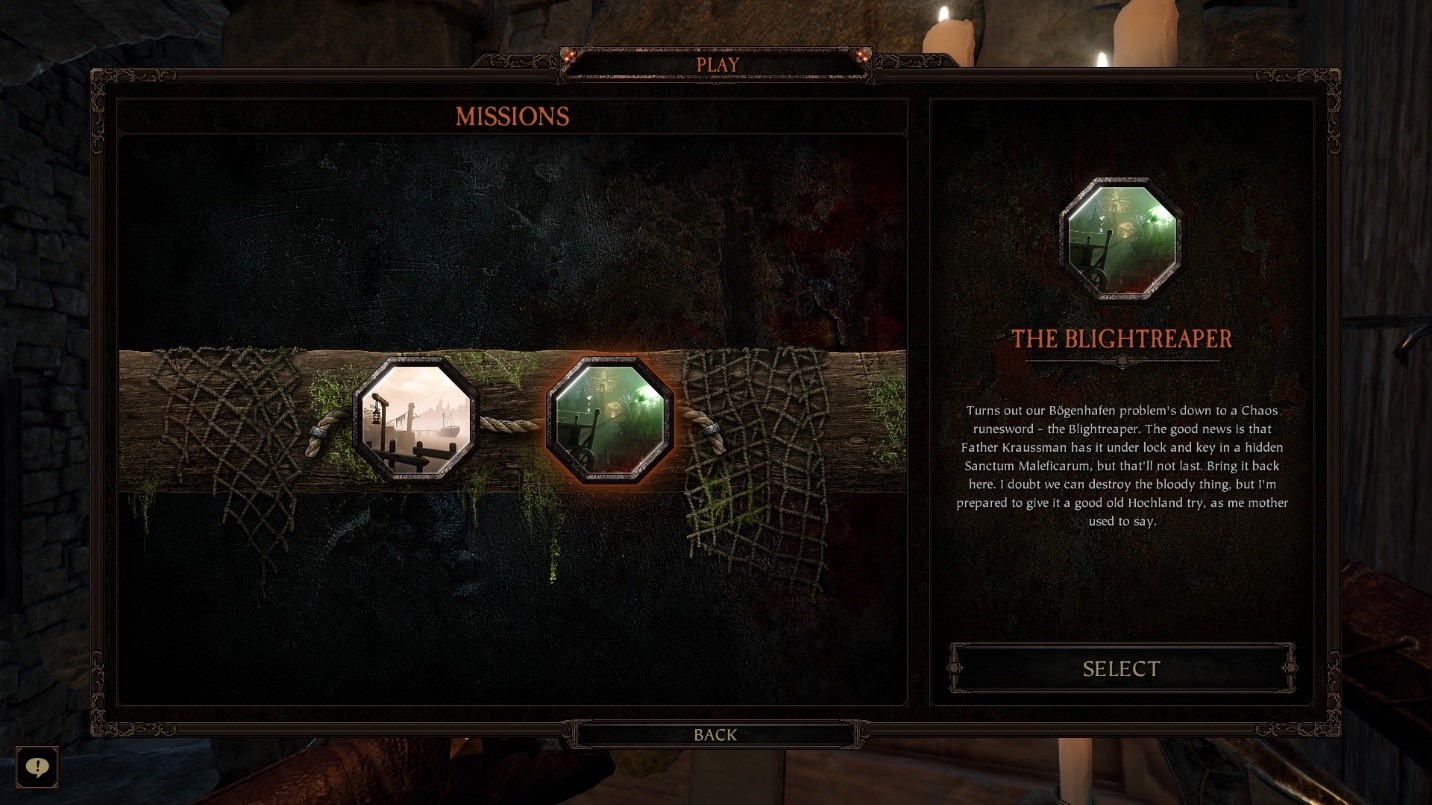Confirm the mission with the Select button

tap(1121, 669)
